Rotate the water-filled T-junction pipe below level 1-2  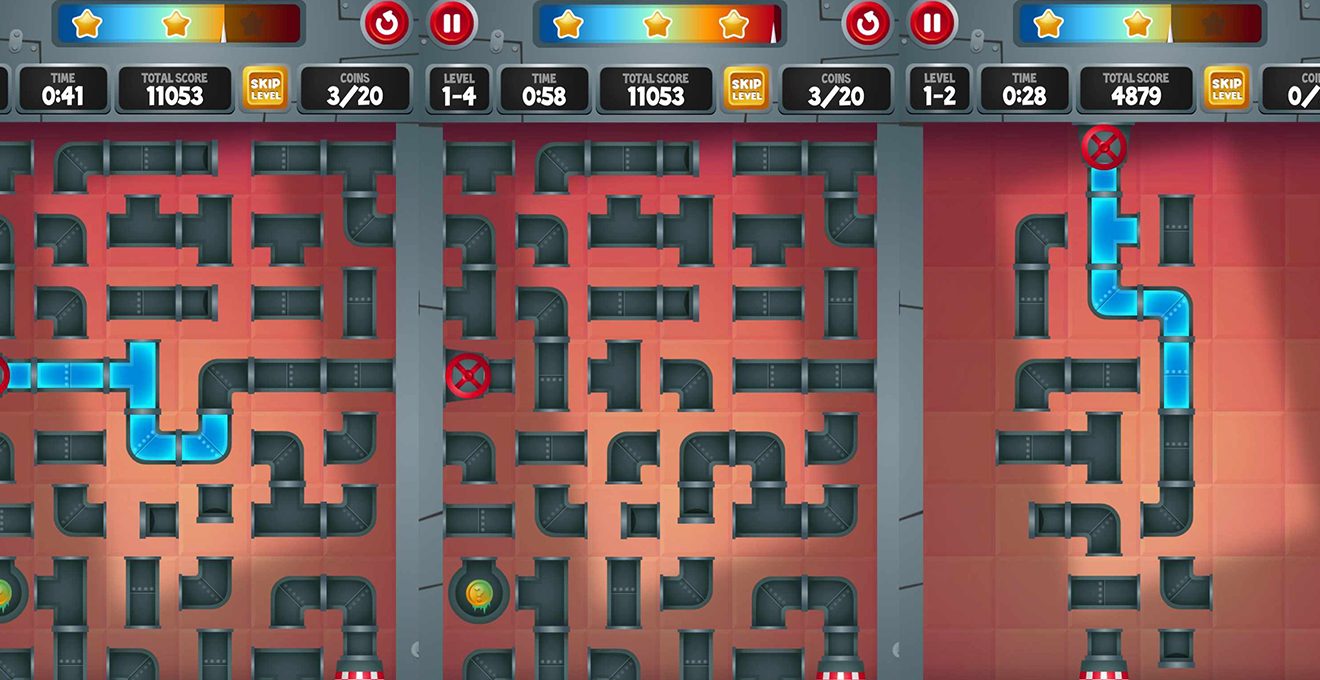tap(1111, 229)
